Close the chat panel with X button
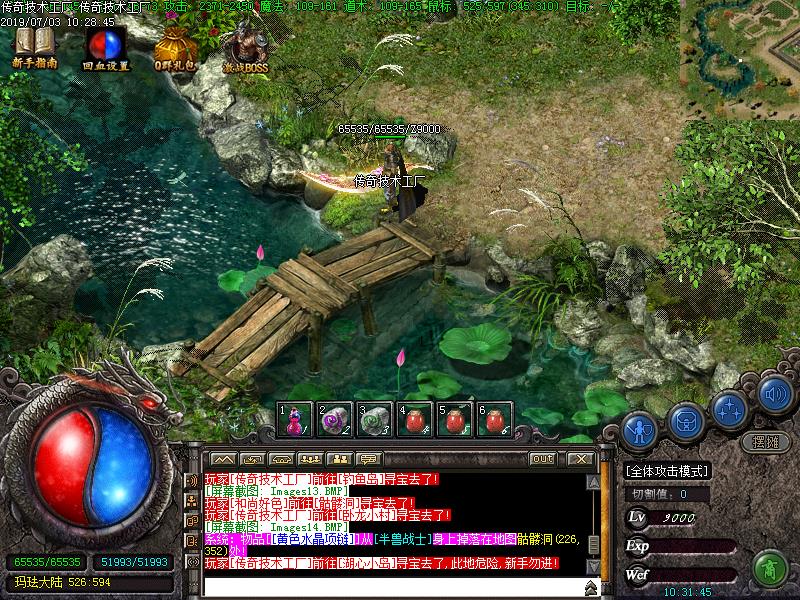This screenshot has width=800, height=600. click(579, 458)
